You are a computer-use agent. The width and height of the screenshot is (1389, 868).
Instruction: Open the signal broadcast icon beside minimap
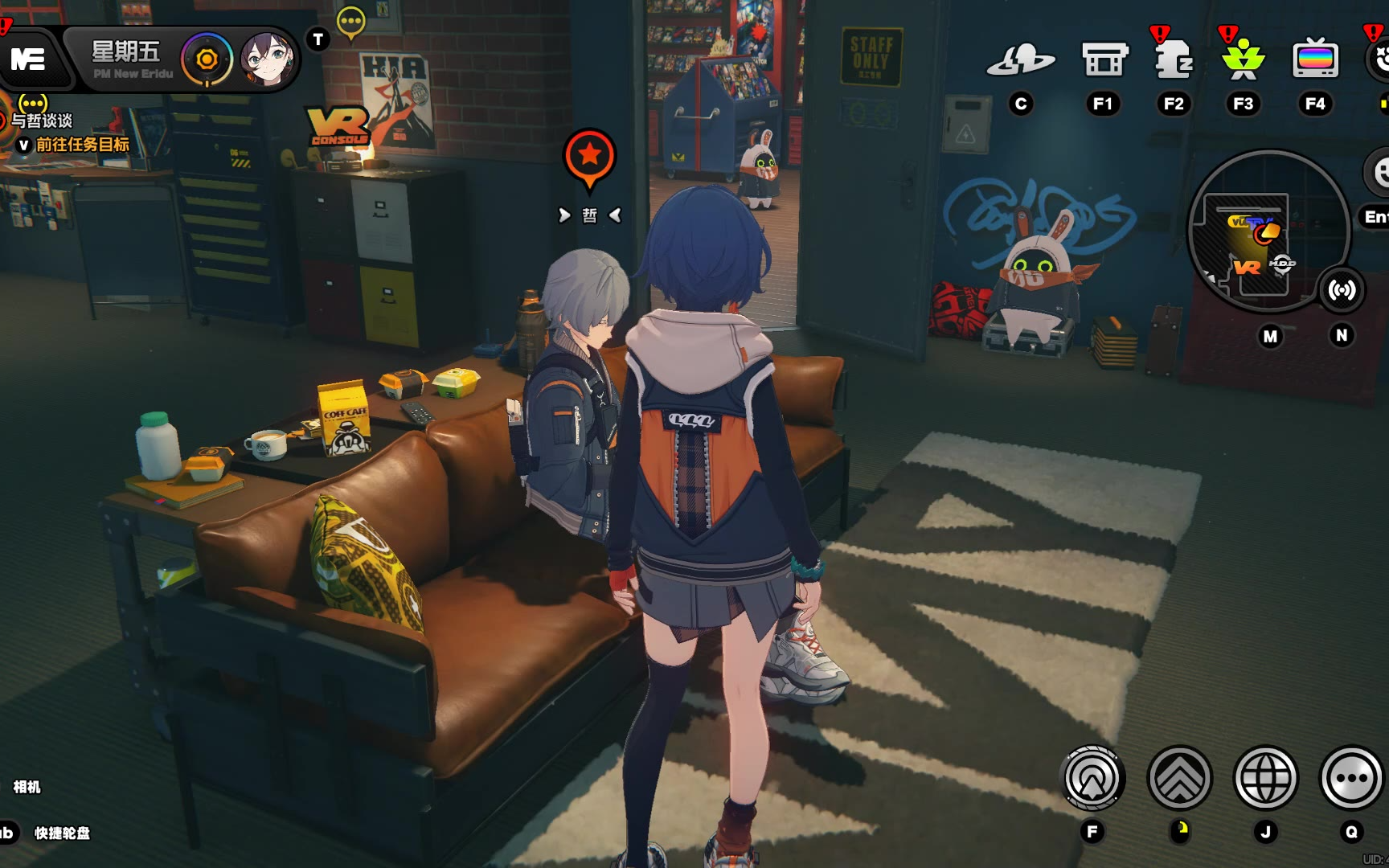[1342, 290]
